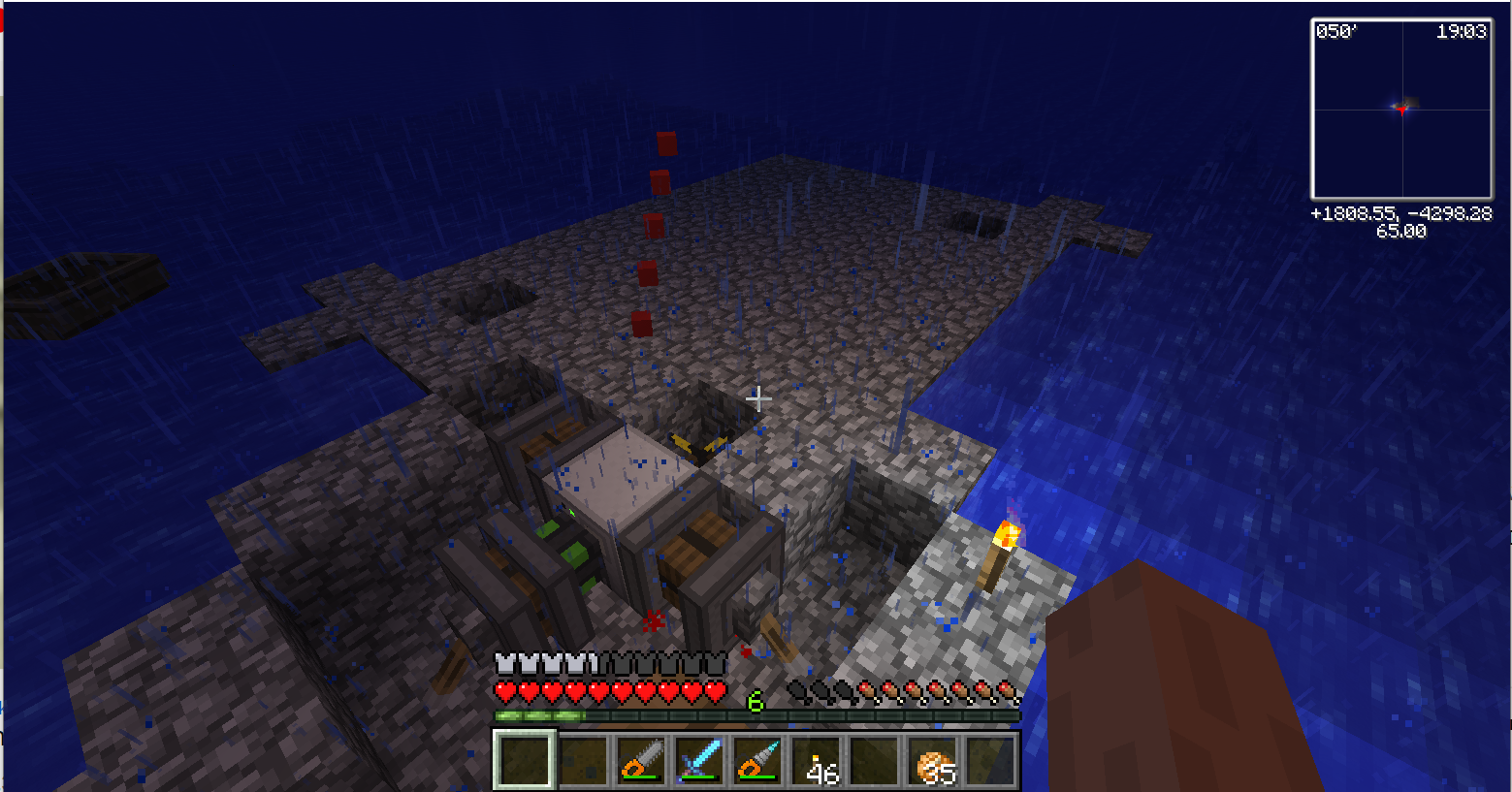This screenshot has width=1512, height=792.
Task: Select the torch stack slot
Action: point(818,759)
